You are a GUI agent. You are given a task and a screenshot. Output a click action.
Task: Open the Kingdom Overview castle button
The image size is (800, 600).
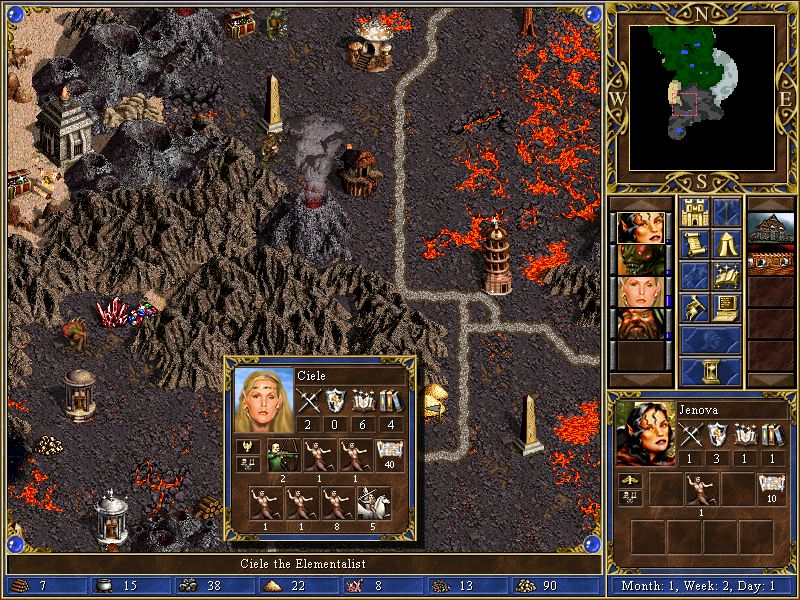point(695,212)
